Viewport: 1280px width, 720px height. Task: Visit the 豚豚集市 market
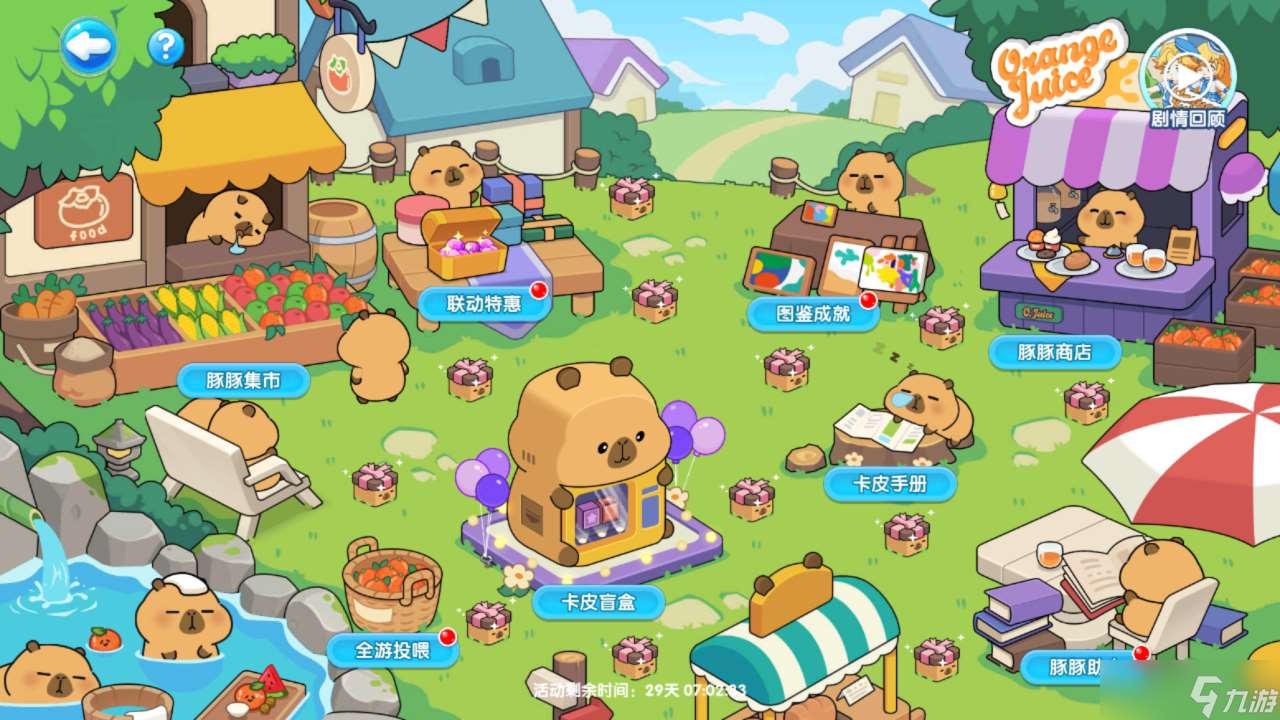(243, 380)
